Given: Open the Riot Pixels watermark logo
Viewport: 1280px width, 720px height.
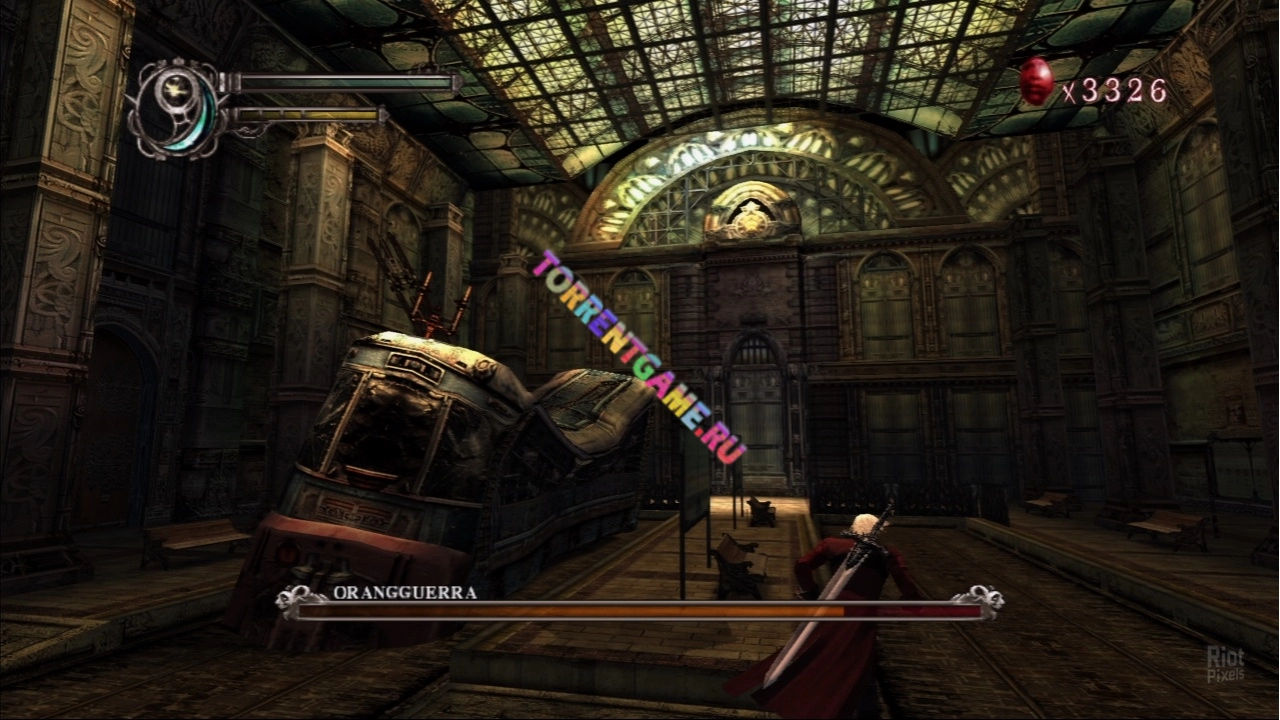Looking at the screenshot, I should [1225, 663].
